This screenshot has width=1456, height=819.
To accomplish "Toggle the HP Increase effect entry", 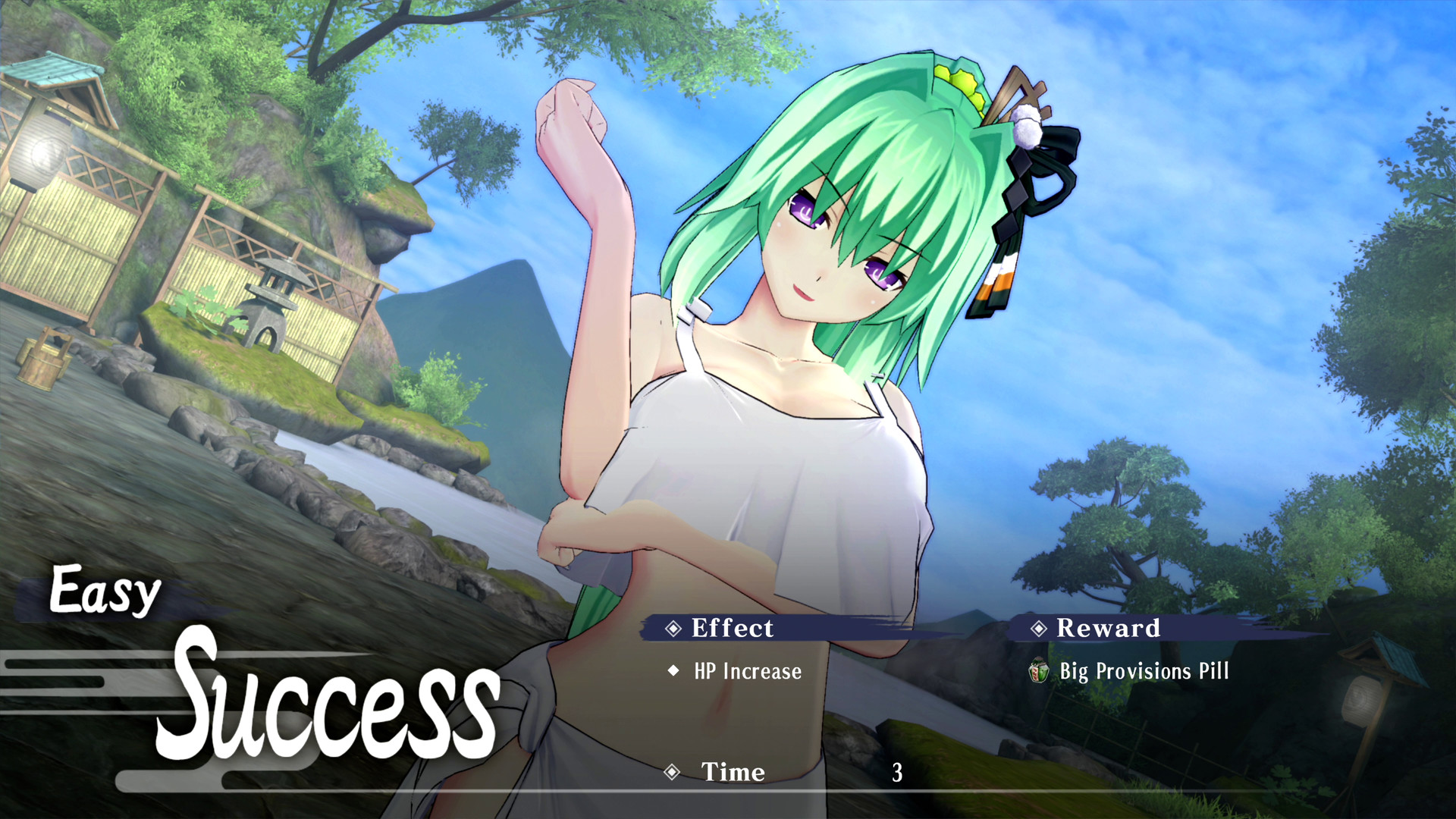I will coord(746,671).
